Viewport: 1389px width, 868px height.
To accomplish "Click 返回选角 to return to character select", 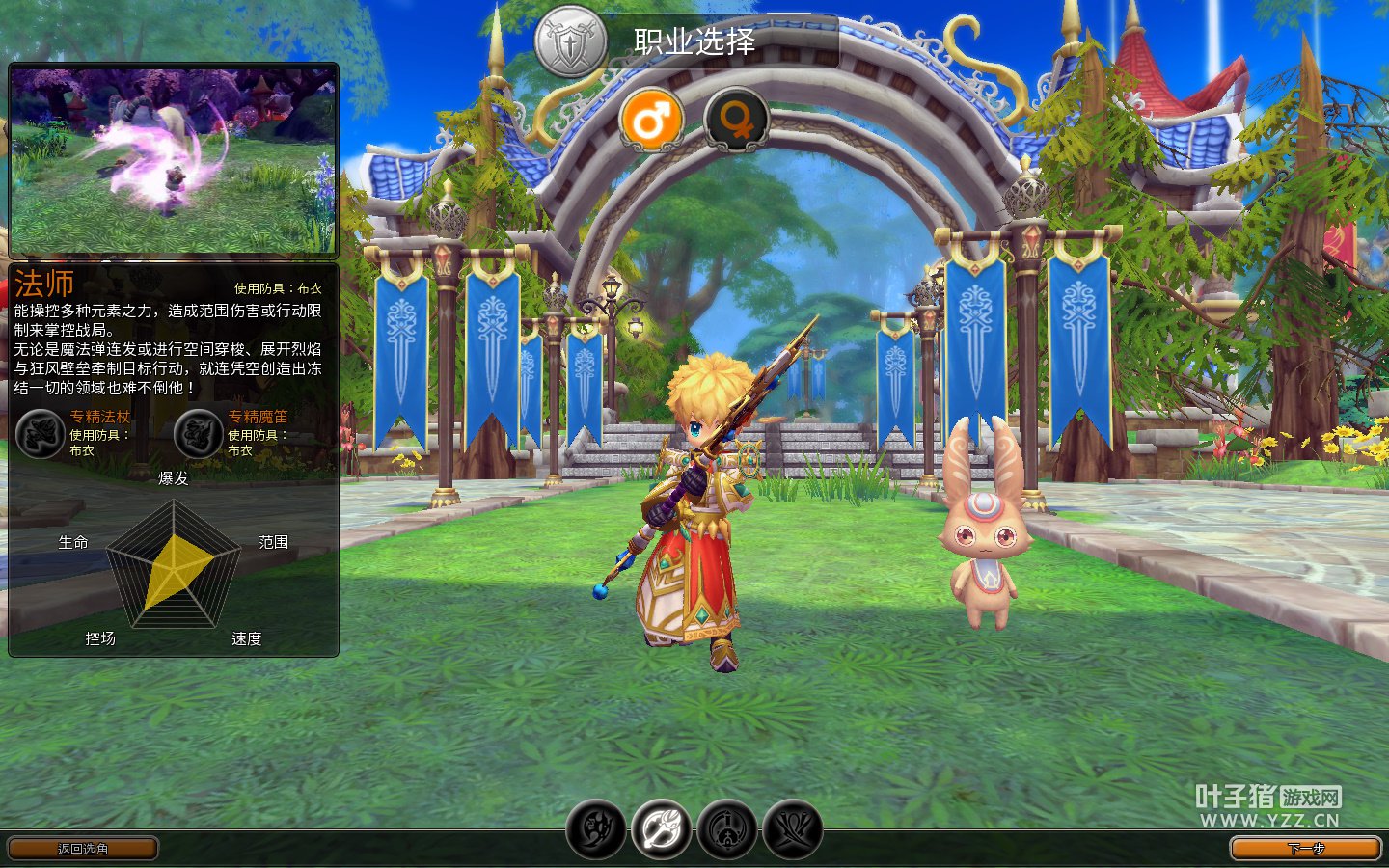I will click(x=83, y=849).
